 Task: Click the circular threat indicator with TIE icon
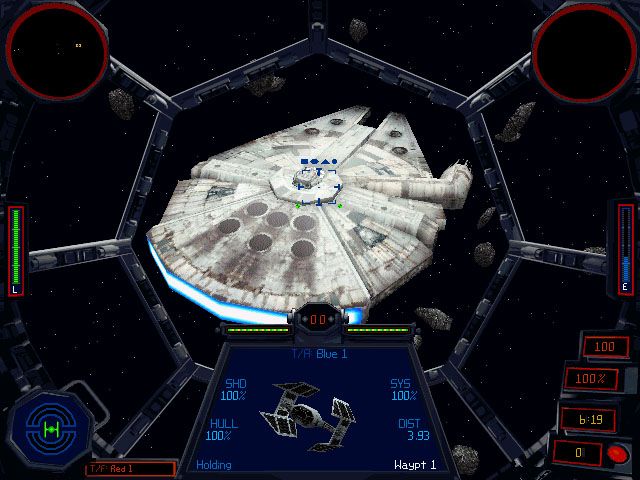click(x=49, y=428)
